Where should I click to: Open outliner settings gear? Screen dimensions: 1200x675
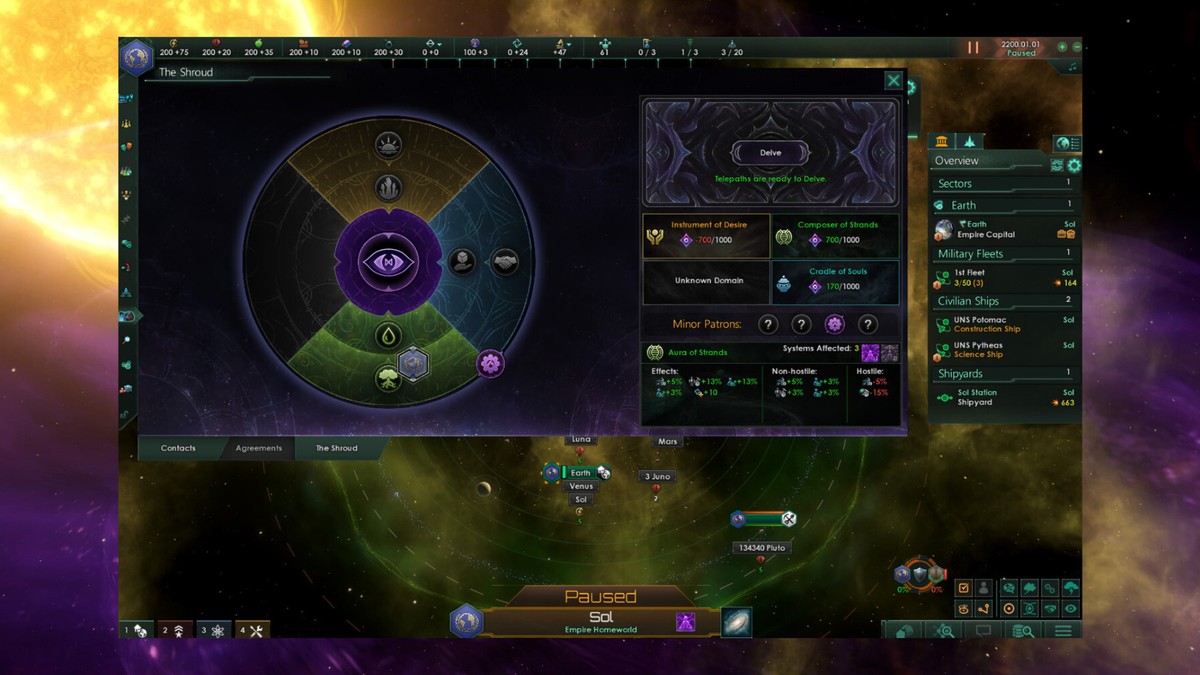coord(1074,165)
